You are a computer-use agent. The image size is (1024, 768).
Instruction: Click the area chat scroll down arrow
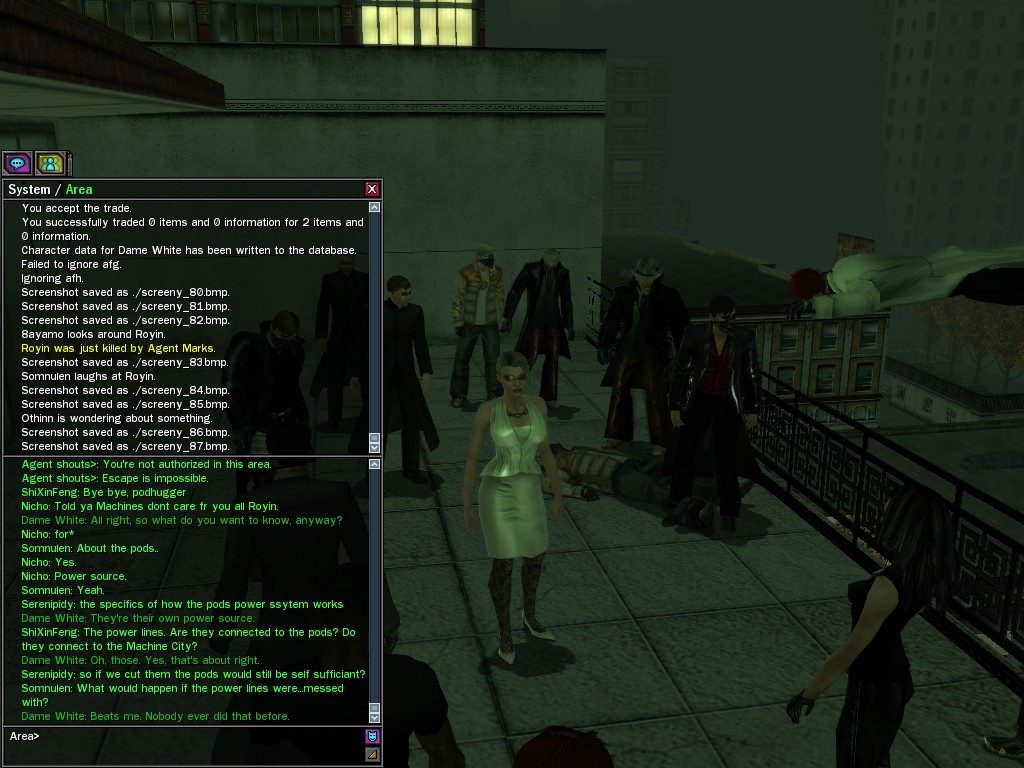coord(375,717)
